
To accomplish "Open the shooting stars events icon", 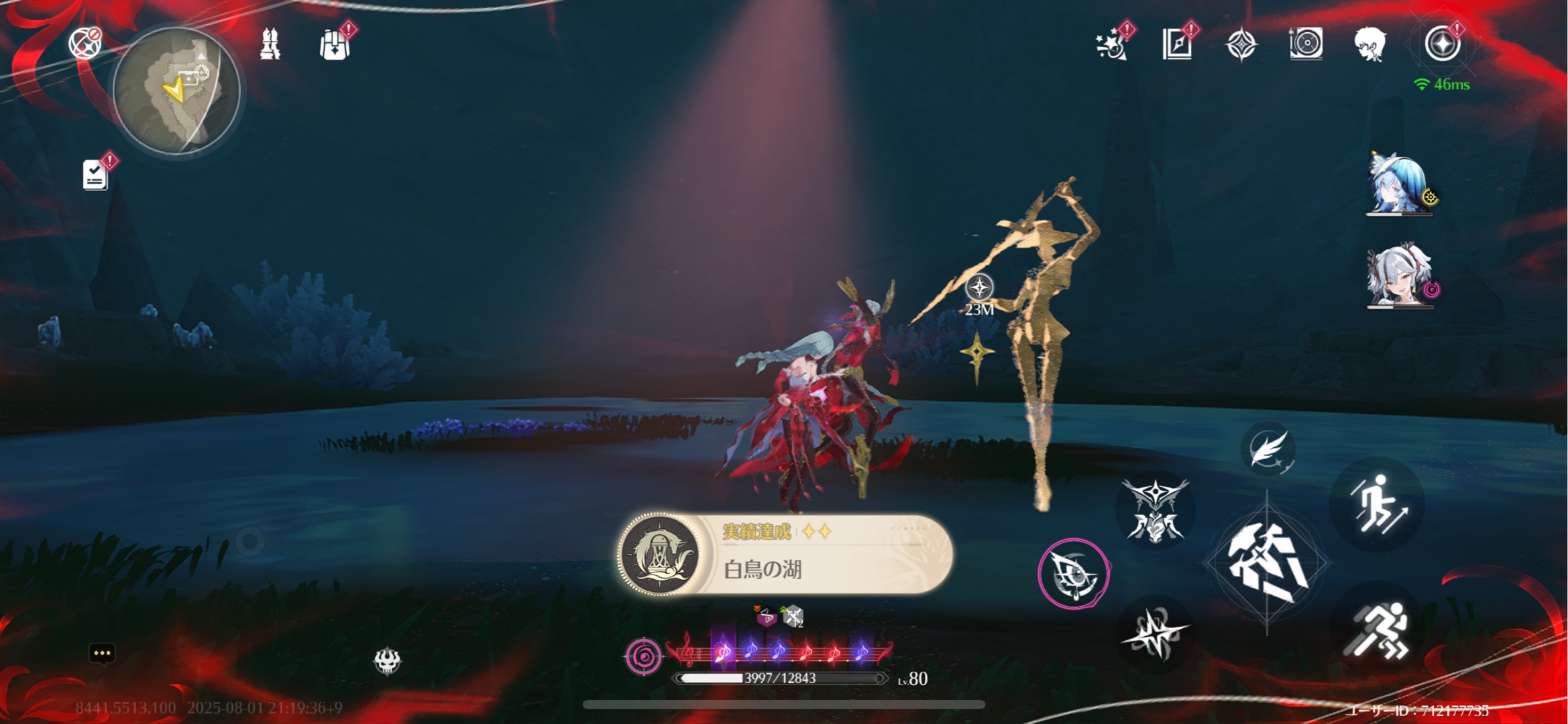I will click(1111, 45).
